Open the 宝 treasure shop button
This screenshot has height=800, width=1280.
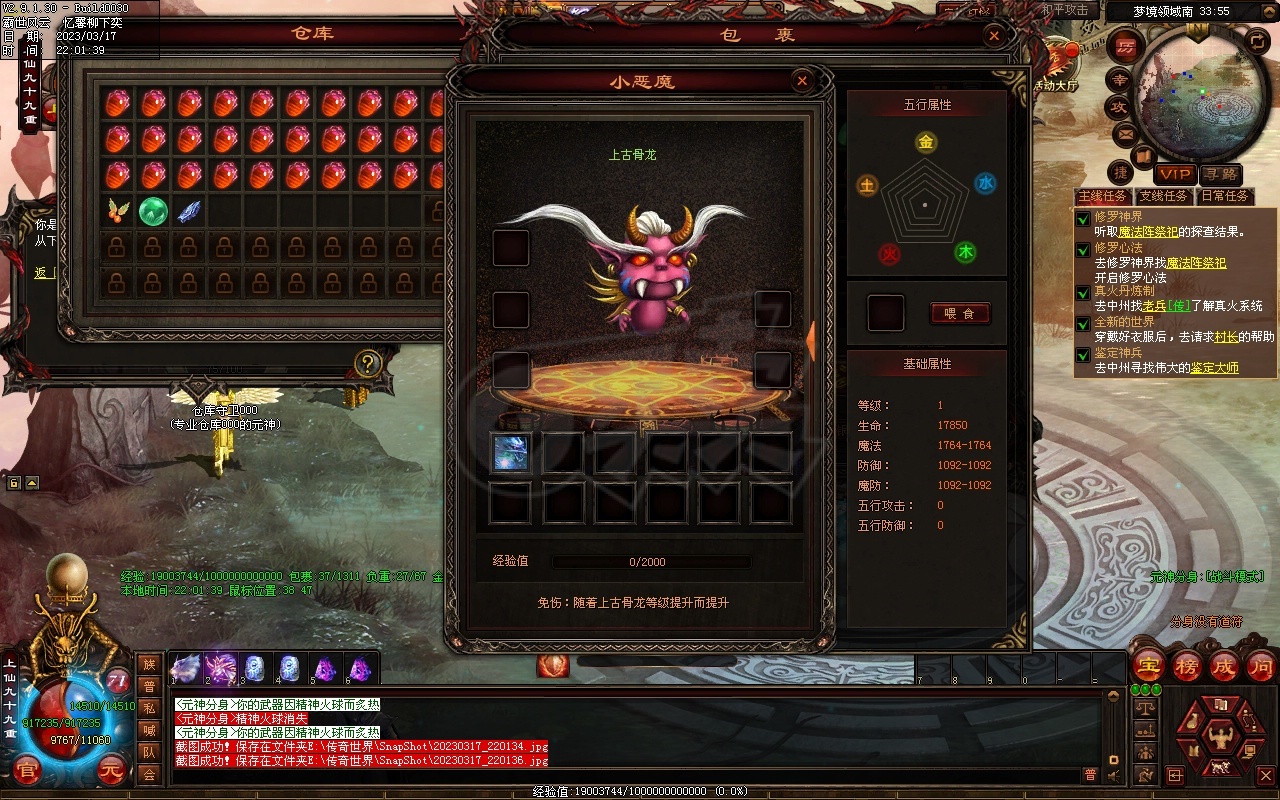(x=1149, y=665)
